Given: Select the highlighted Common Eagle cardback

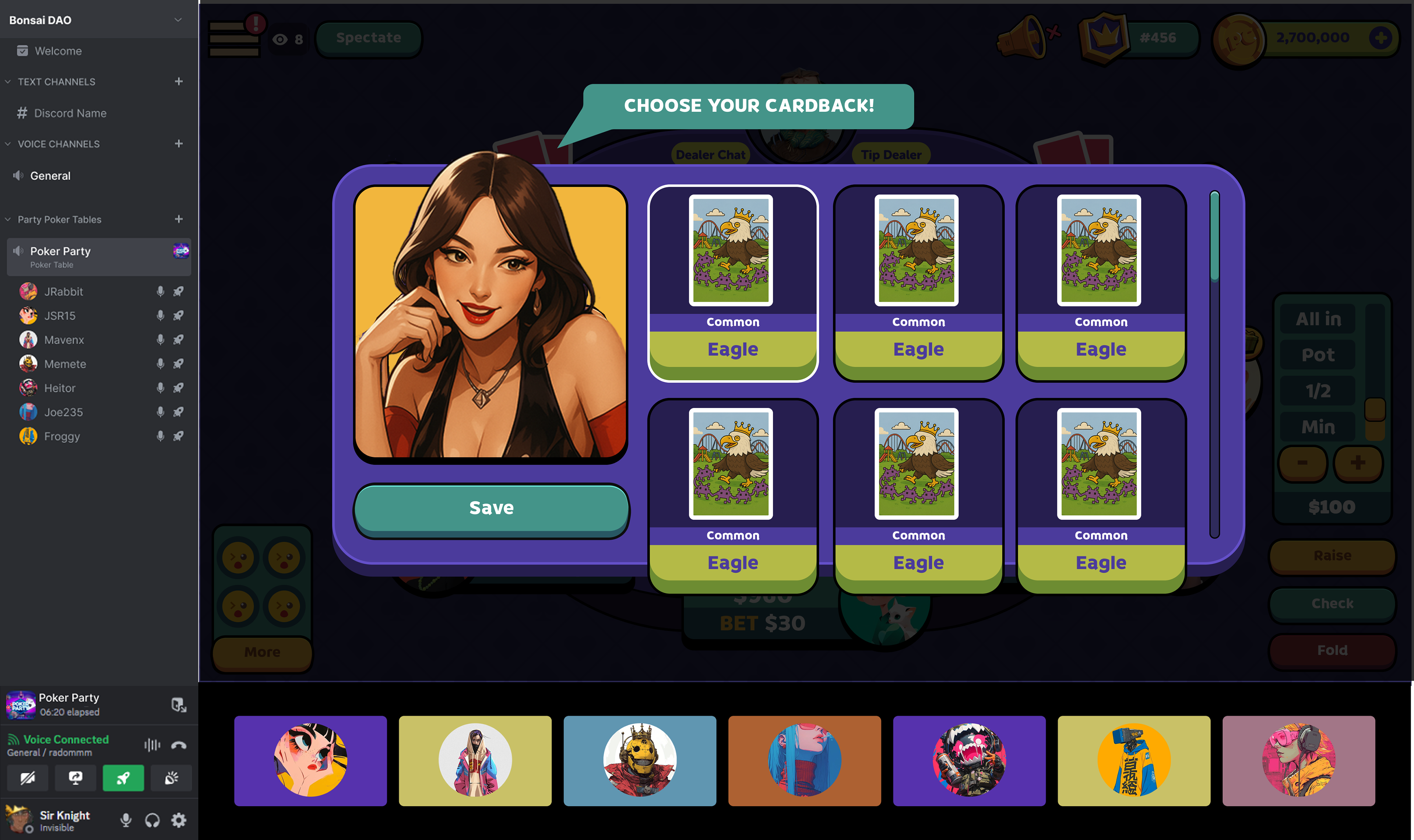Looking at the screenshot, I should pyautogui.click(x=732, y=283).
